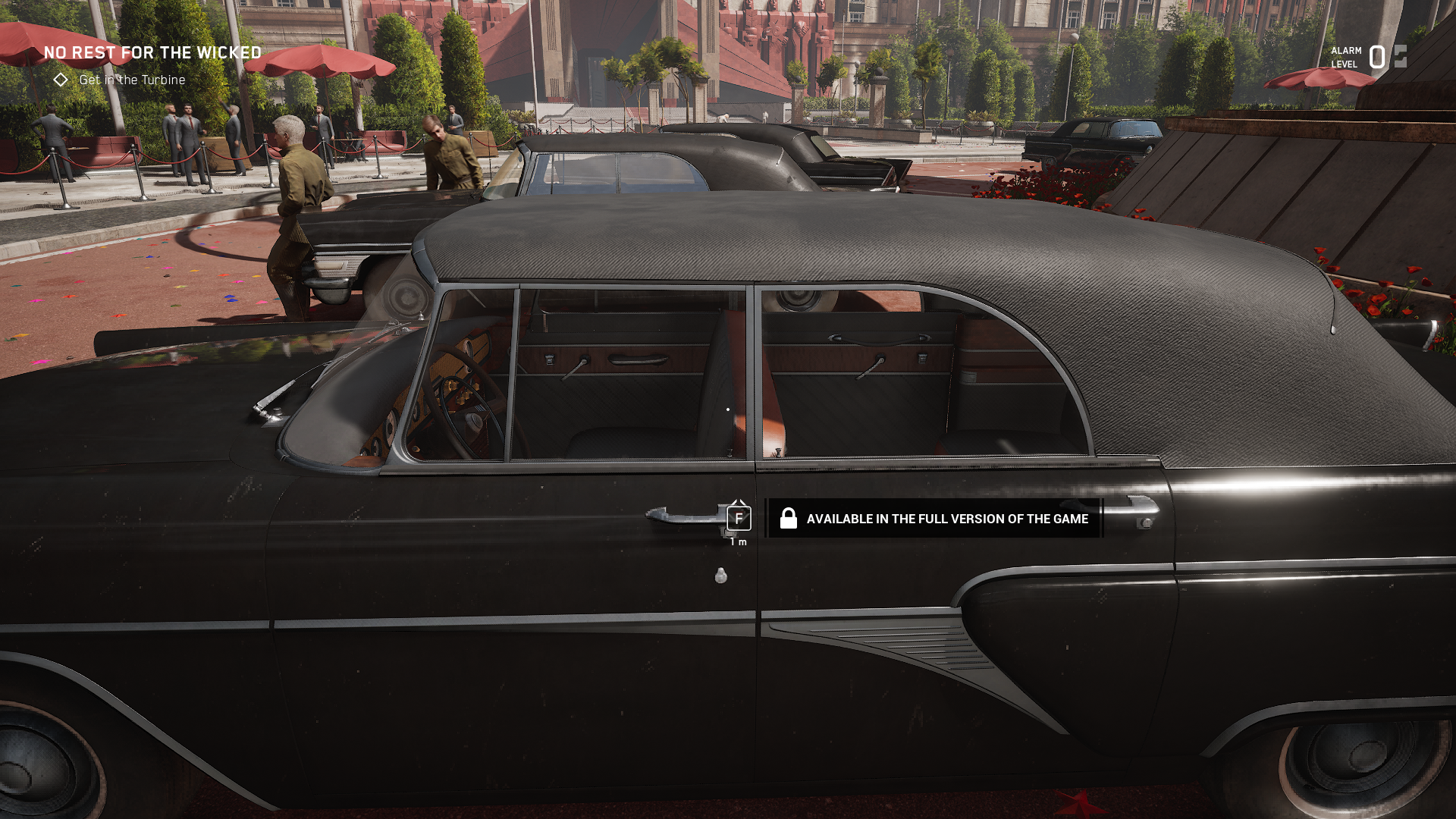The image size is (1456, 819).
Task: Click the "Available in the full version" locked banner
Action: point(934,519)
